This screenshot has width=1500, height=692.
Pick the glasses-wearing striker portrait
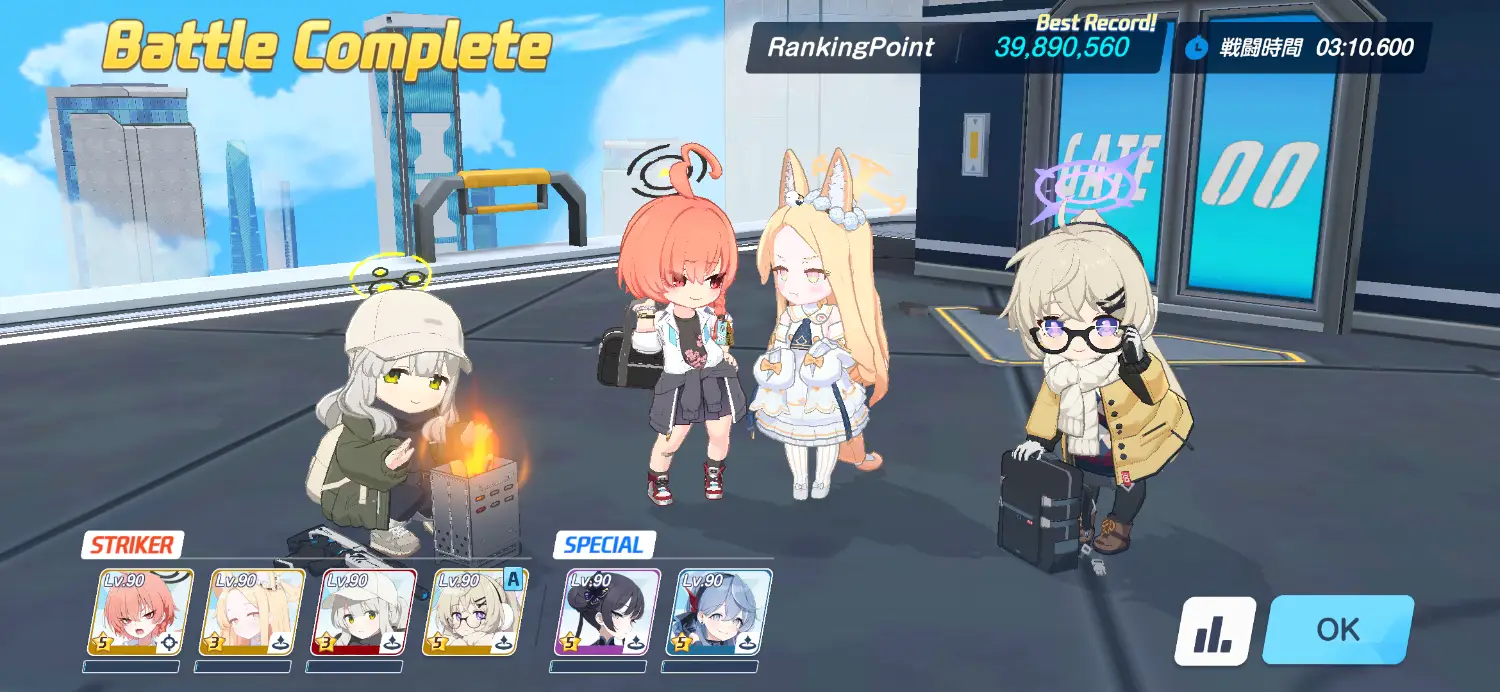point(475,612)
